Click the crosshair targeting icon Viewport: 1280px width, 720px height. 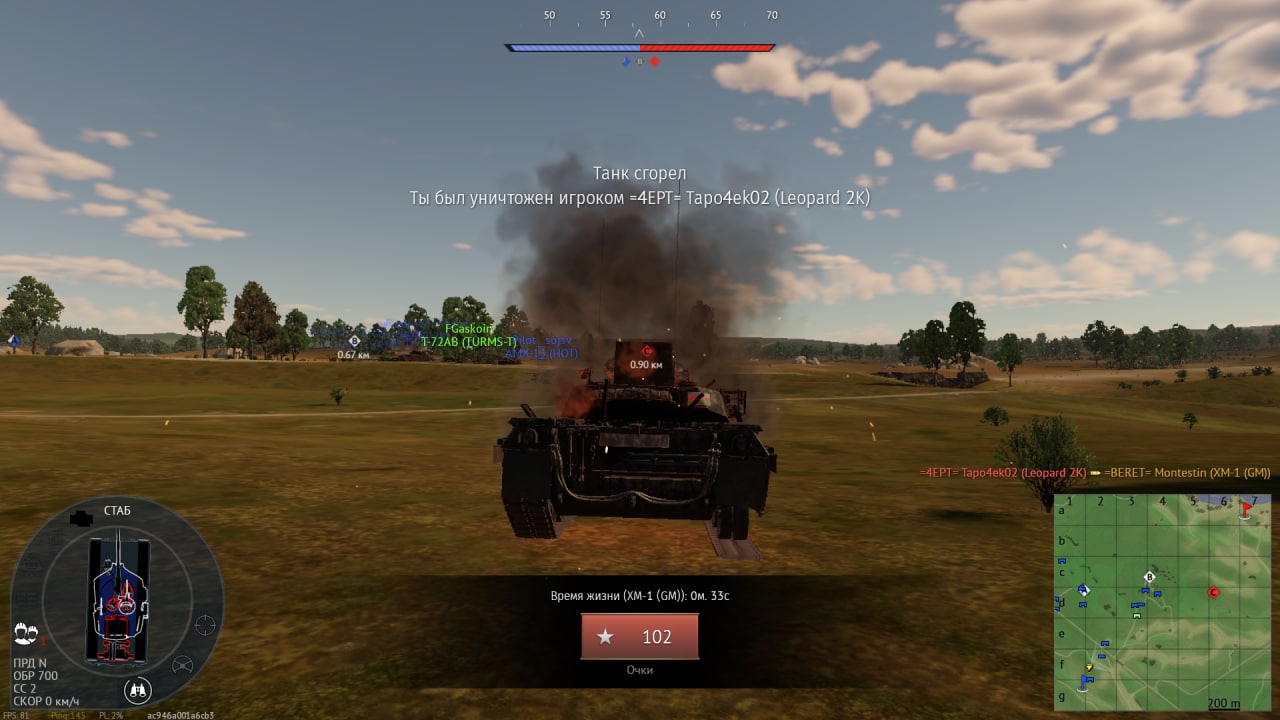coord(205,625)
